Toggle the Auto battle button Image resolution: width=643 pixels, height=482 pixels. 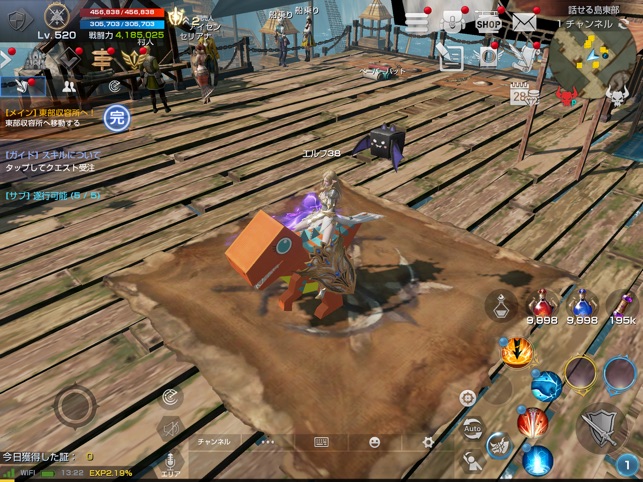(x=472, y=428)
